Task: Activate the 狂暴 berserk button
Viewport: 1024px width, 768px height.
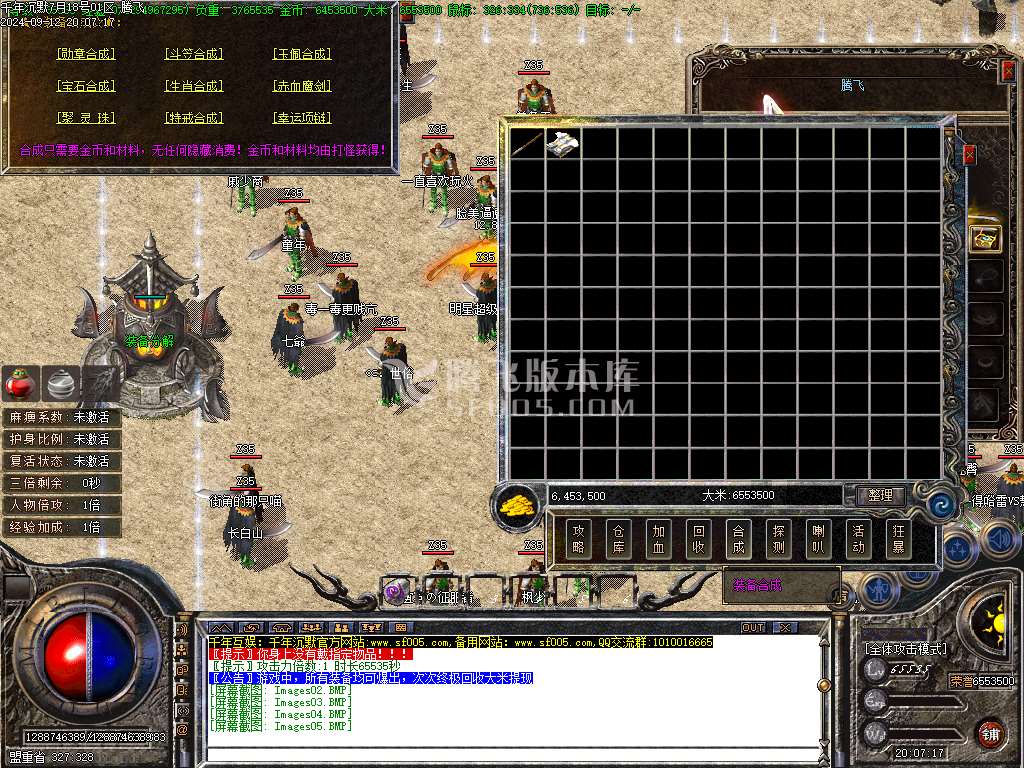Action: 897,540
